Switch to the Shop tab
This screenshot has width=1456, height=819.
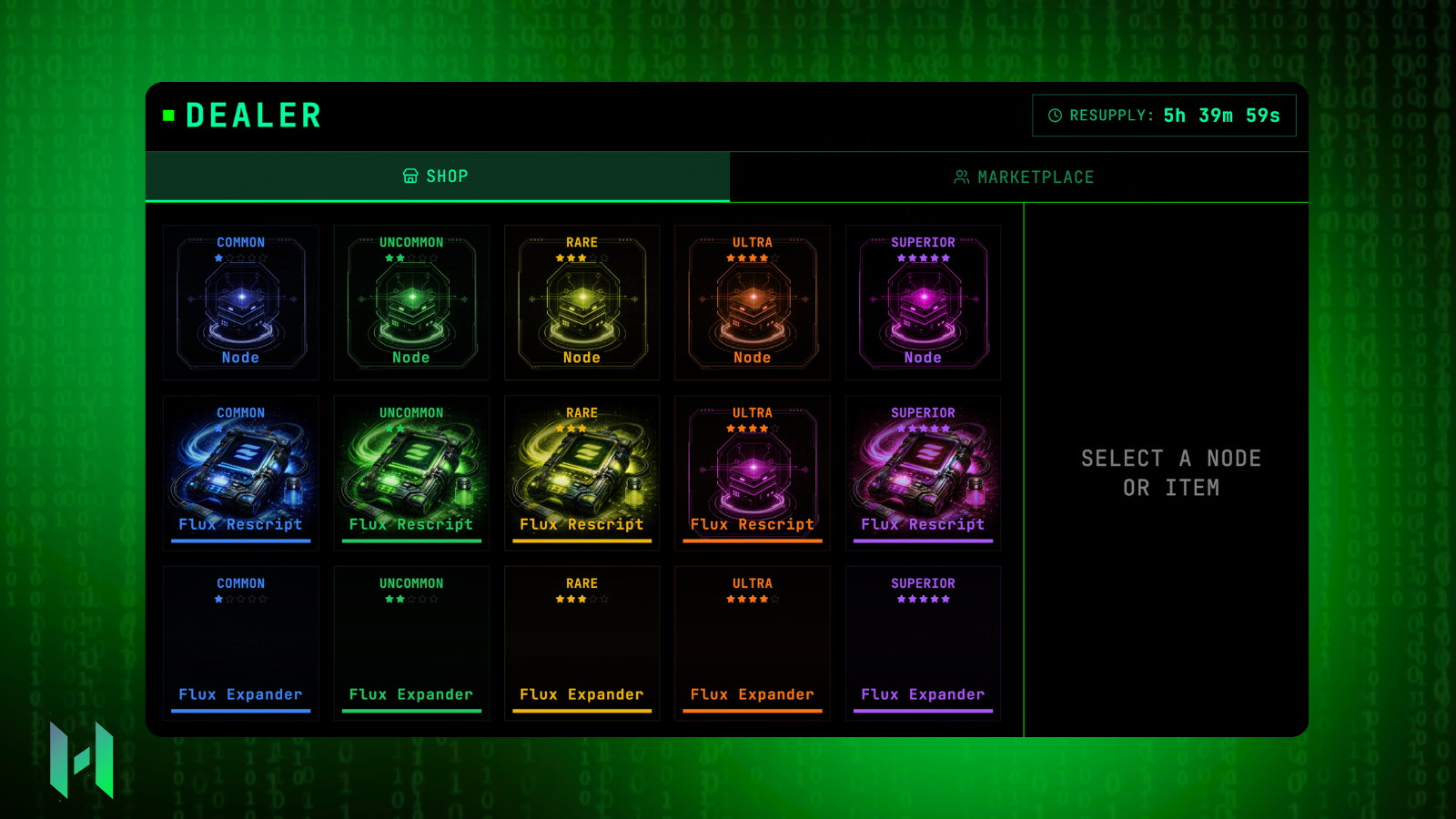pyautogui.click(x=437, y=177)
